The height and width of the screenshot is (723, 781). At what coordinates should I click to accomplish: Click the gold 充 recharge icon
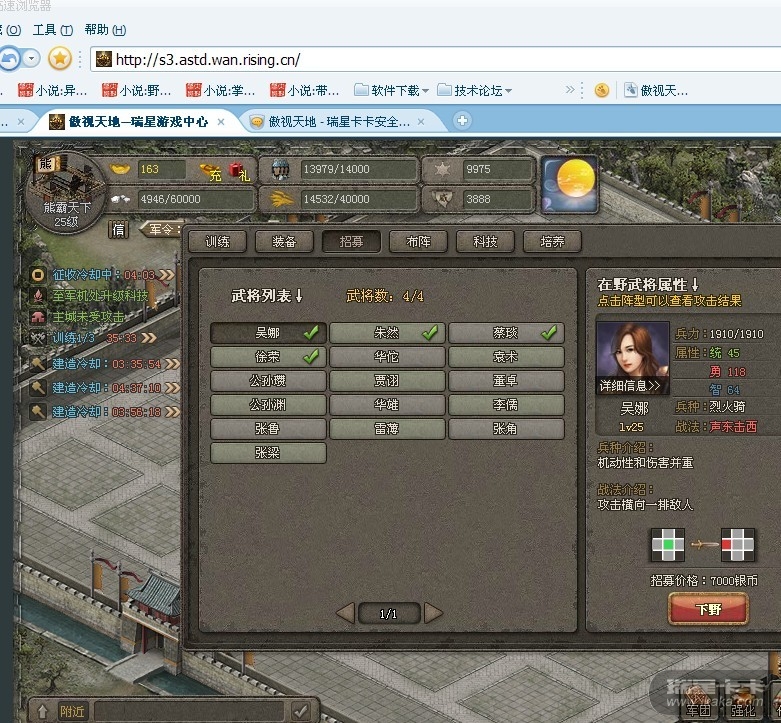coord(210,171)
